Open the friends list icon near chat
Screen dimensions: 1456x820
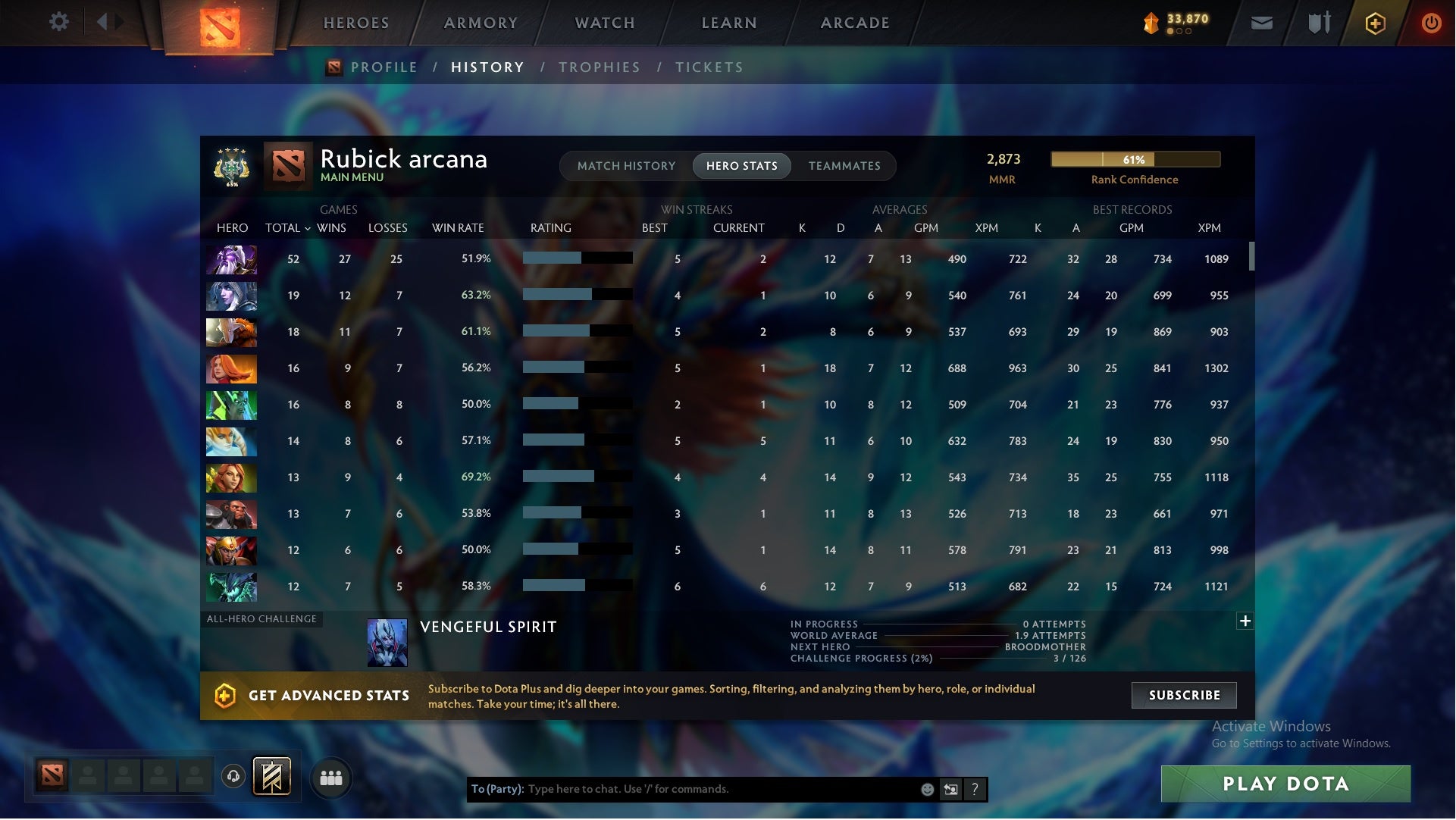331,778
